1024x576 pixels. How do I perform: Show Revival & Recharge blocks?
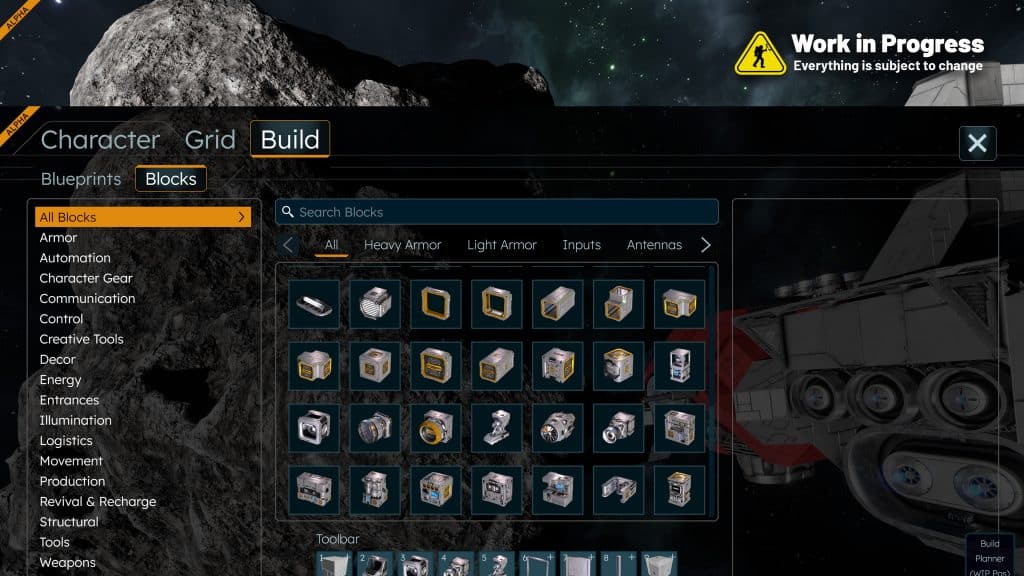click(98, 502)
